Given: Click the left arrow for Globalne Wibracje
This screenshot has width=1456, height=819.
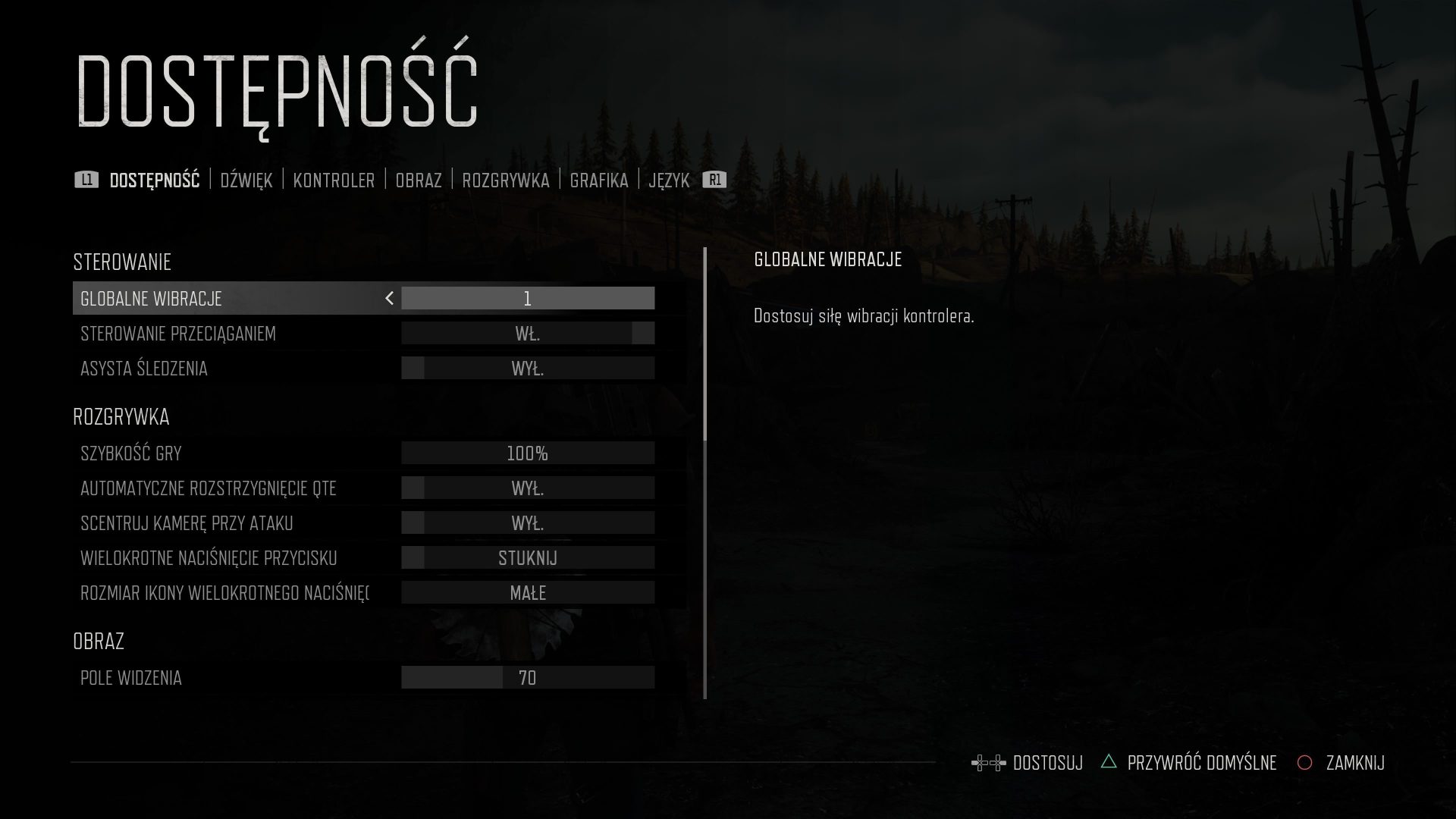Looking at the screenshot, I should pyautogui.click(x=389, y=298).
